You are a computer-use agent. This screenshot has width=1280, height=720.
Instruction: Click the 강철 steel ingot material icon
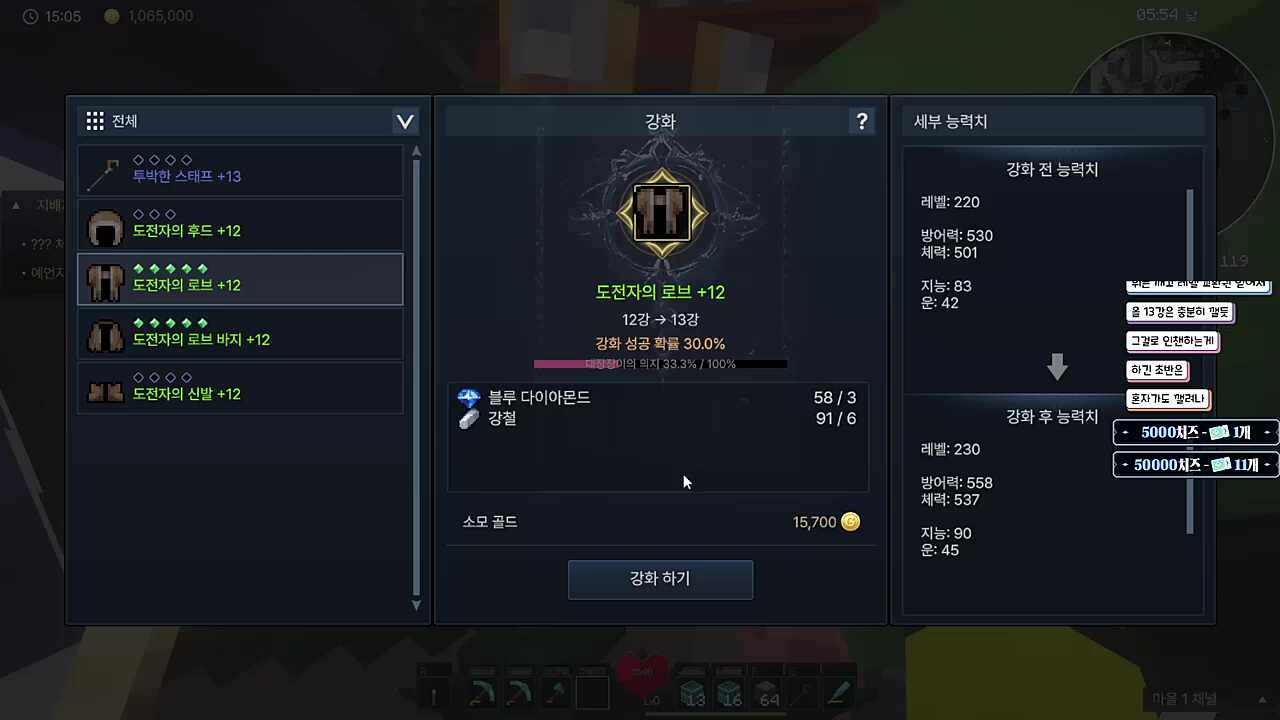coord(468,419)
